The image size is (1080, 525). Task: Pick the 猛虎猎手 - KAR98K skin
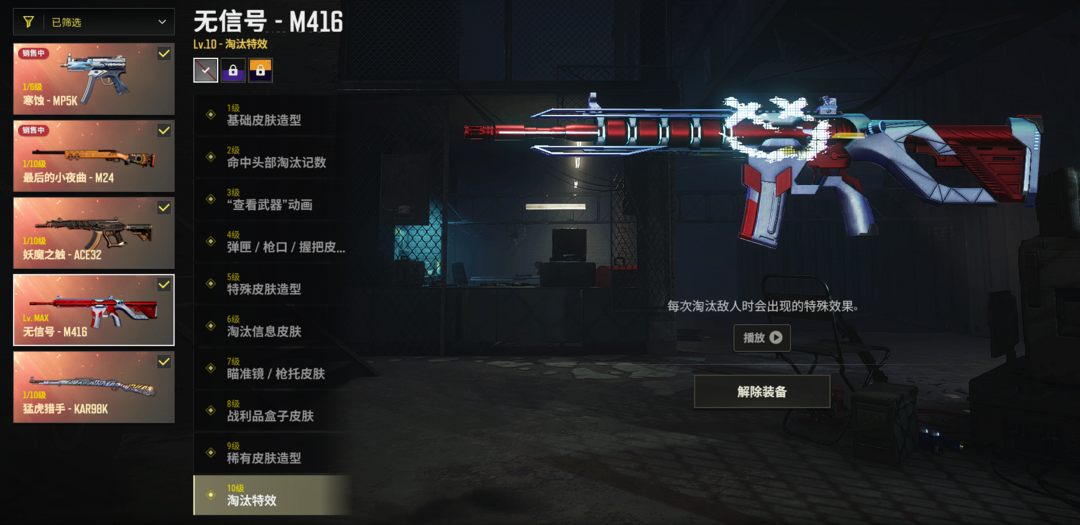coord(94,387)
